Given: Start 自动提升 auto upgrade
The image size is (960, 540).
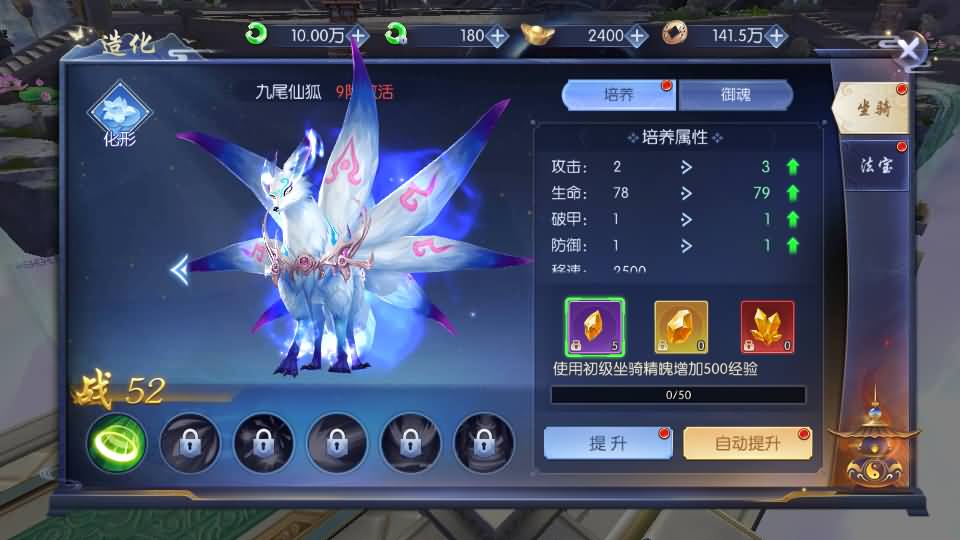Looking at the screenshot, I should [747, 443].
